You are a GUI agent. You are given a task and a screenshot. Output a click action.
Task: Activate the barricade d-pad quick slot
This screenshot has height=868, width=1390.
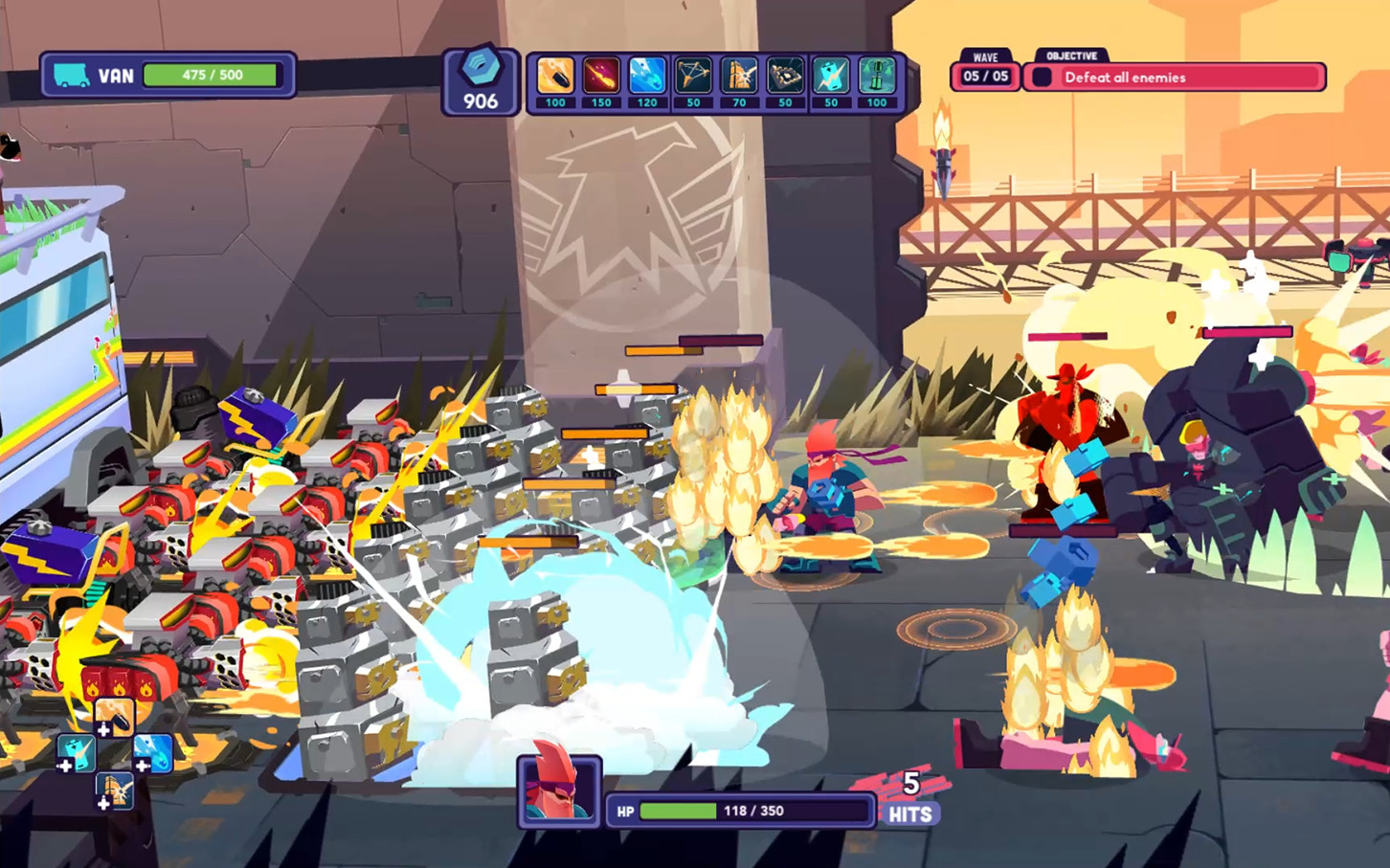click(x=115, y=791)
